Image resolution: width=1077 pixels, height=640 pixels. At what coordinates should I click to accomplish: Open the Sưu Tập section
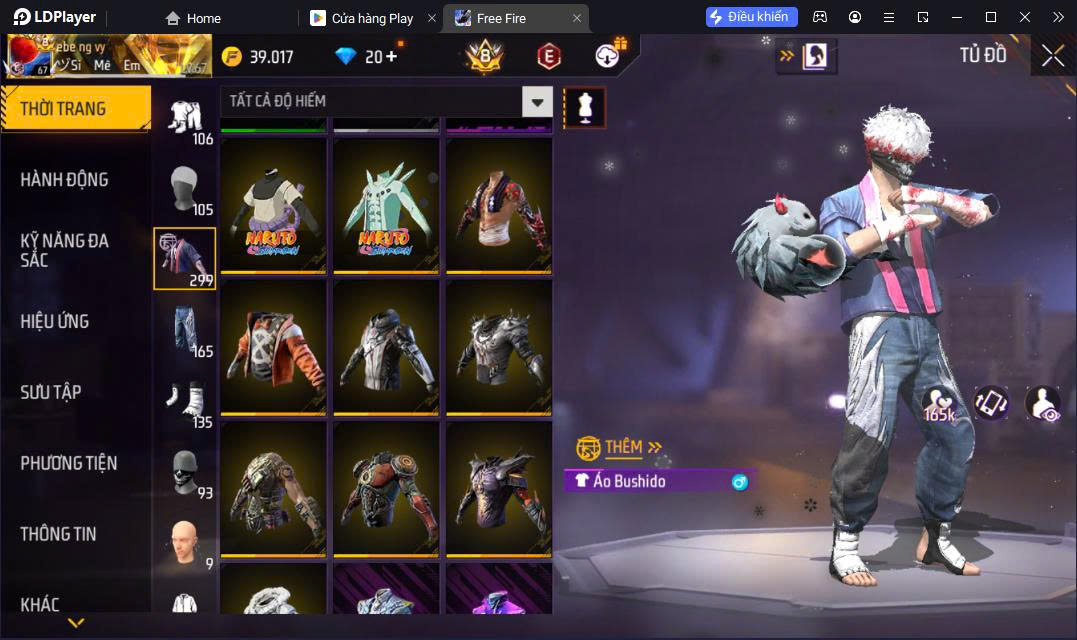pos(51,392)
